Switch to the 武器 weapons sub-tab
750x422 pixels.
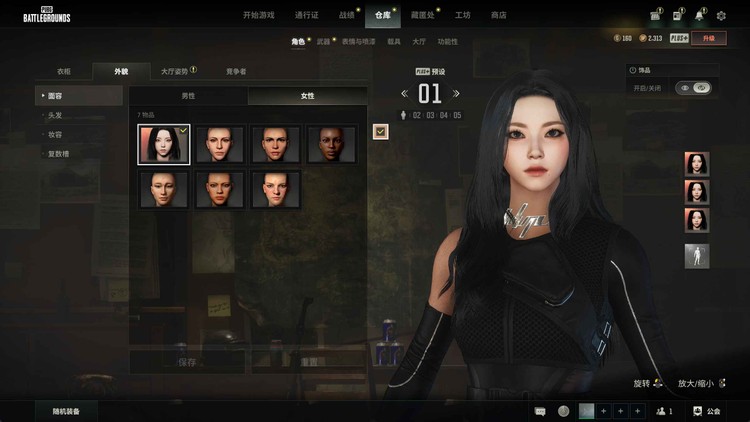[x=323, y=41]
